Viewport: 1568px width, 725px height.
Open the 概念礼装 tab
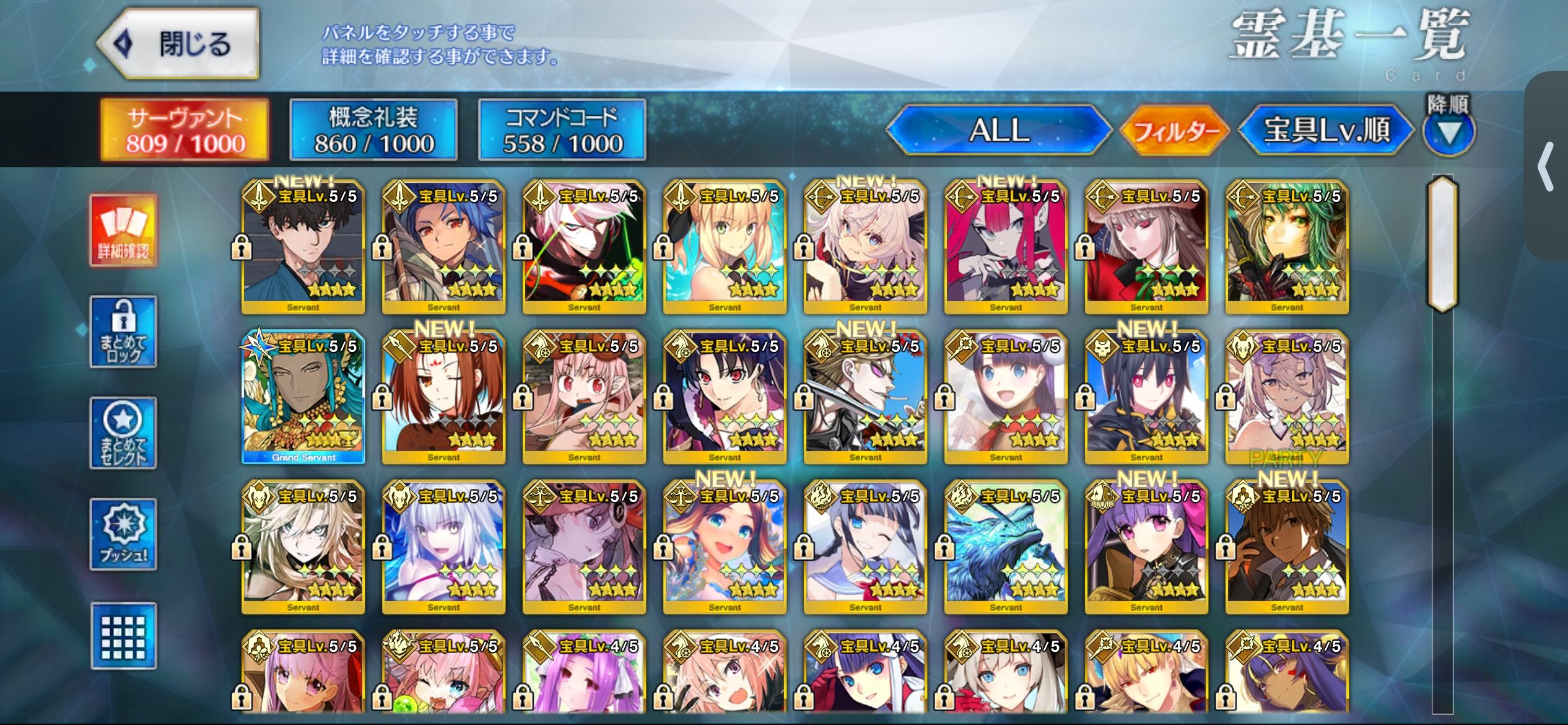(x=373, y=130)
